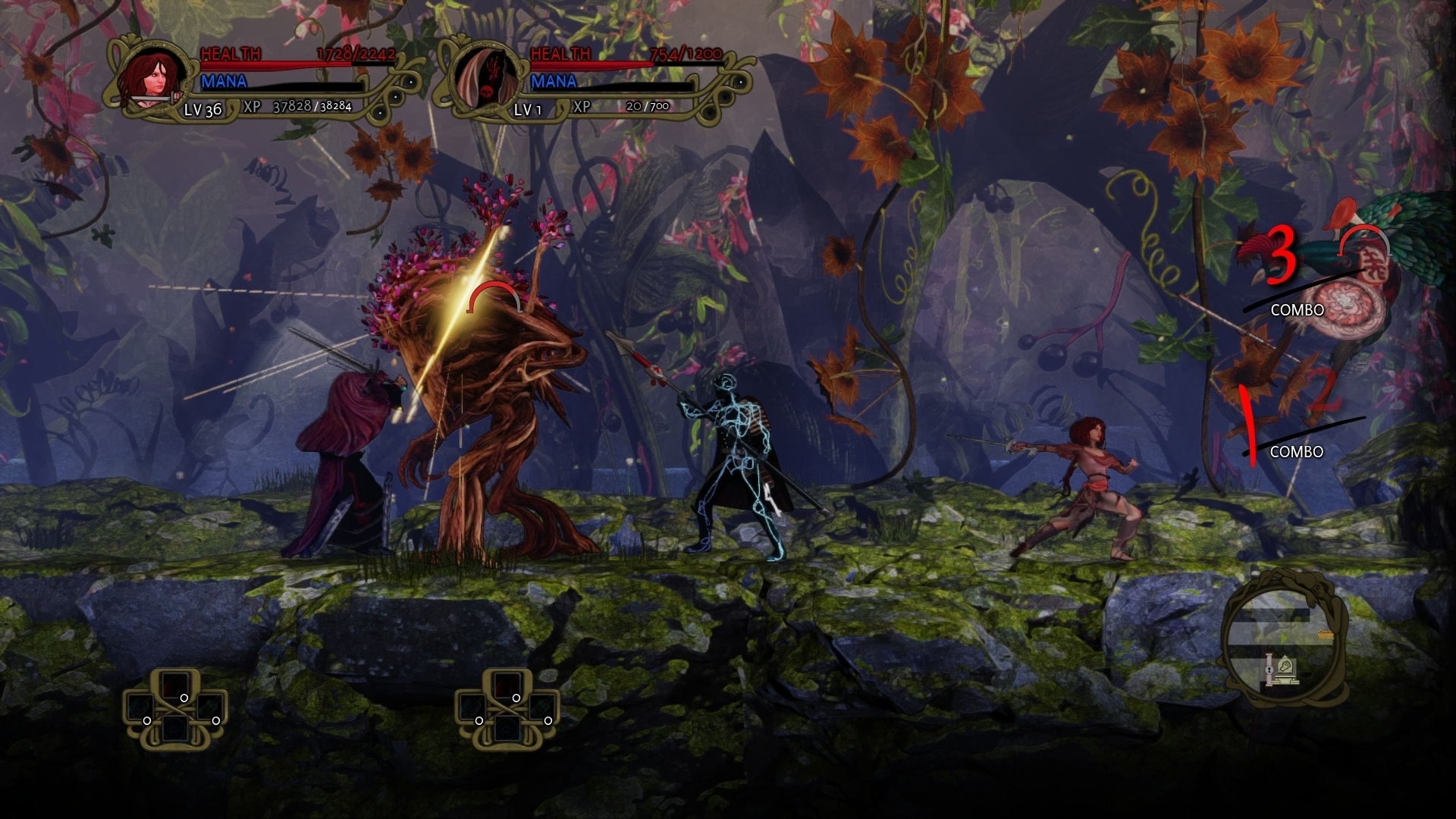Toggle the white ready indicator on the first diamond's left skill
Image resolution: width=1456 pixels, height=819 pixels.
147,721
